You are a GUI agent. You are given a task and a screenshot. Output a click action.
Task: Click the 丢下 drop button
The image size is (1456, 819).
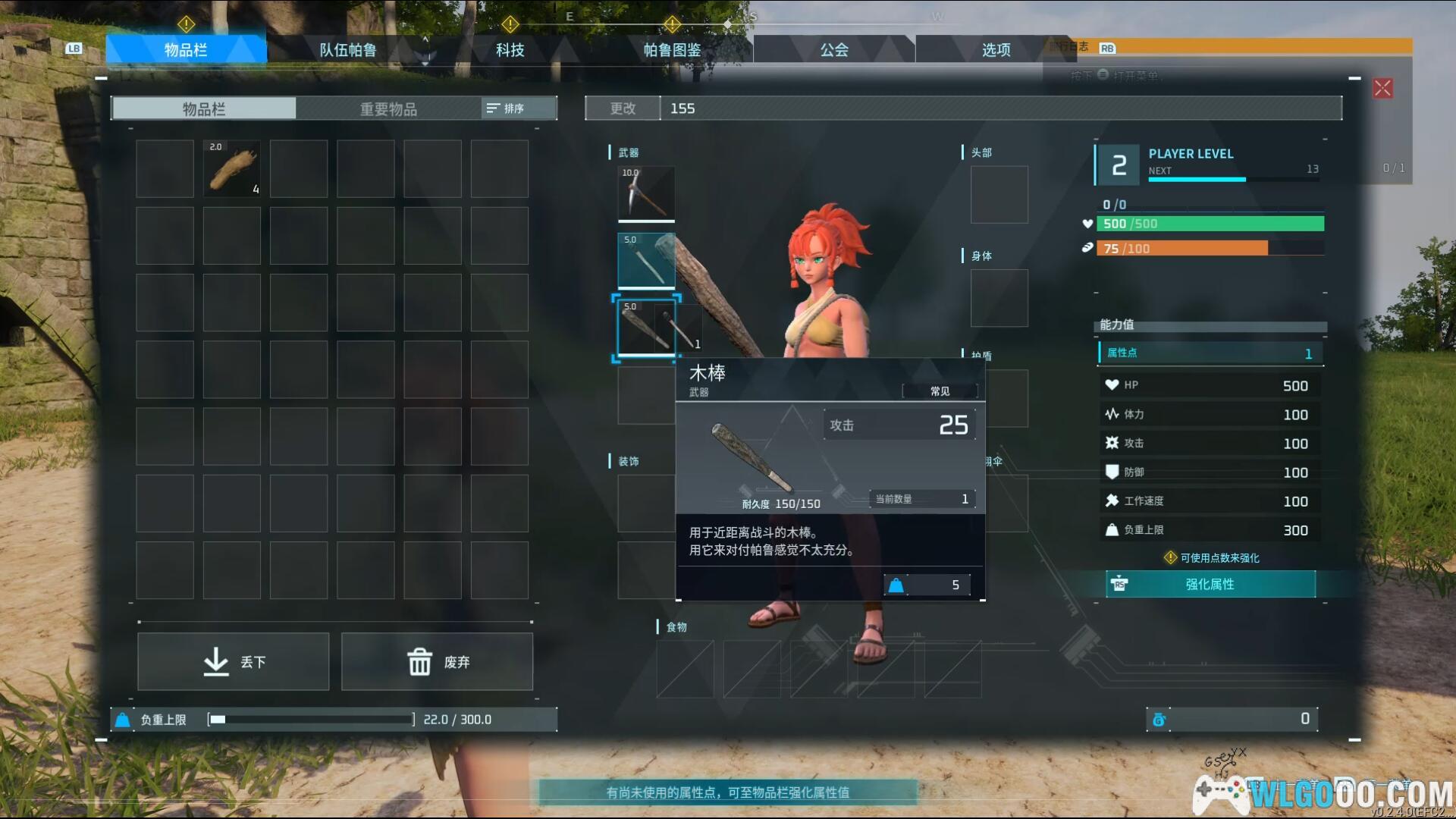point(234,662)
